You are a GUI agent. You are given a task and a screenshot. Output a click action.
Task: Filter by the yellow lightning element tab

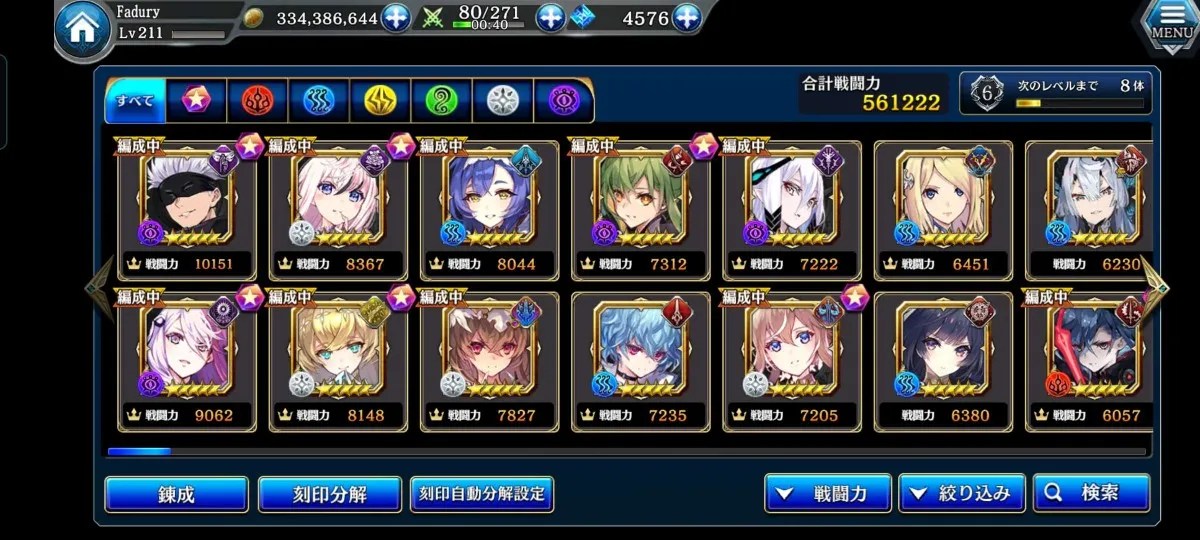(x=380, y=100)
